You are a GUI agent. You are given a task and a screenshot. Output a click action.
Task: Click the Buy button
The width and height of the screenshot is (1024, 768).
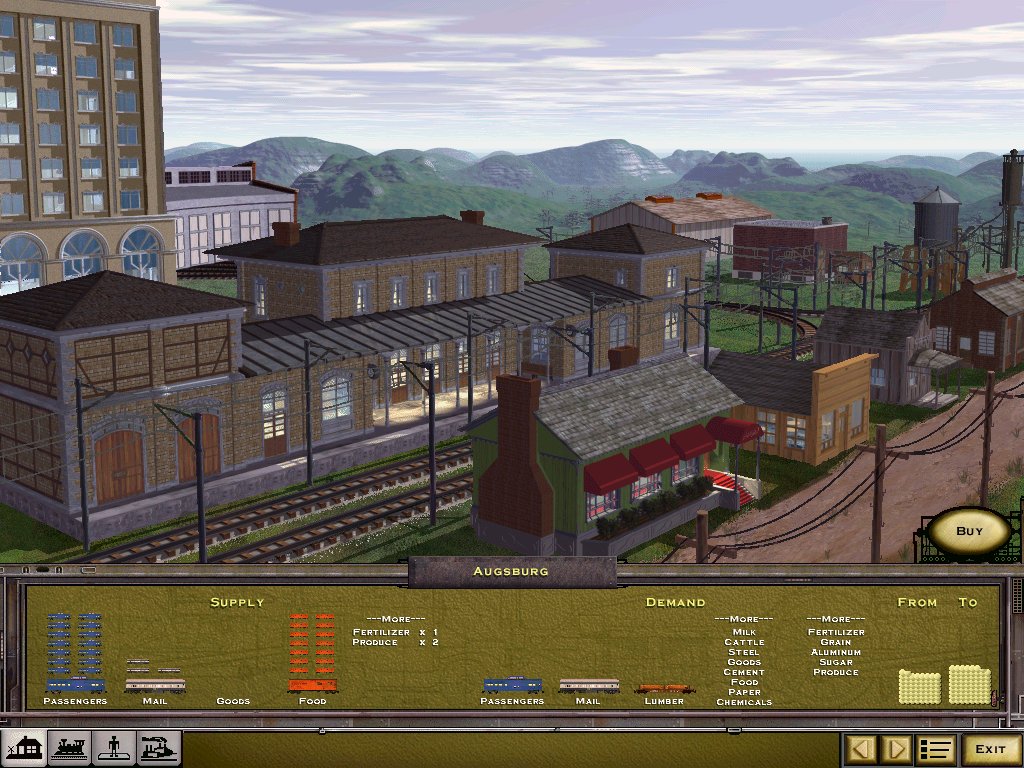point(969,532)
